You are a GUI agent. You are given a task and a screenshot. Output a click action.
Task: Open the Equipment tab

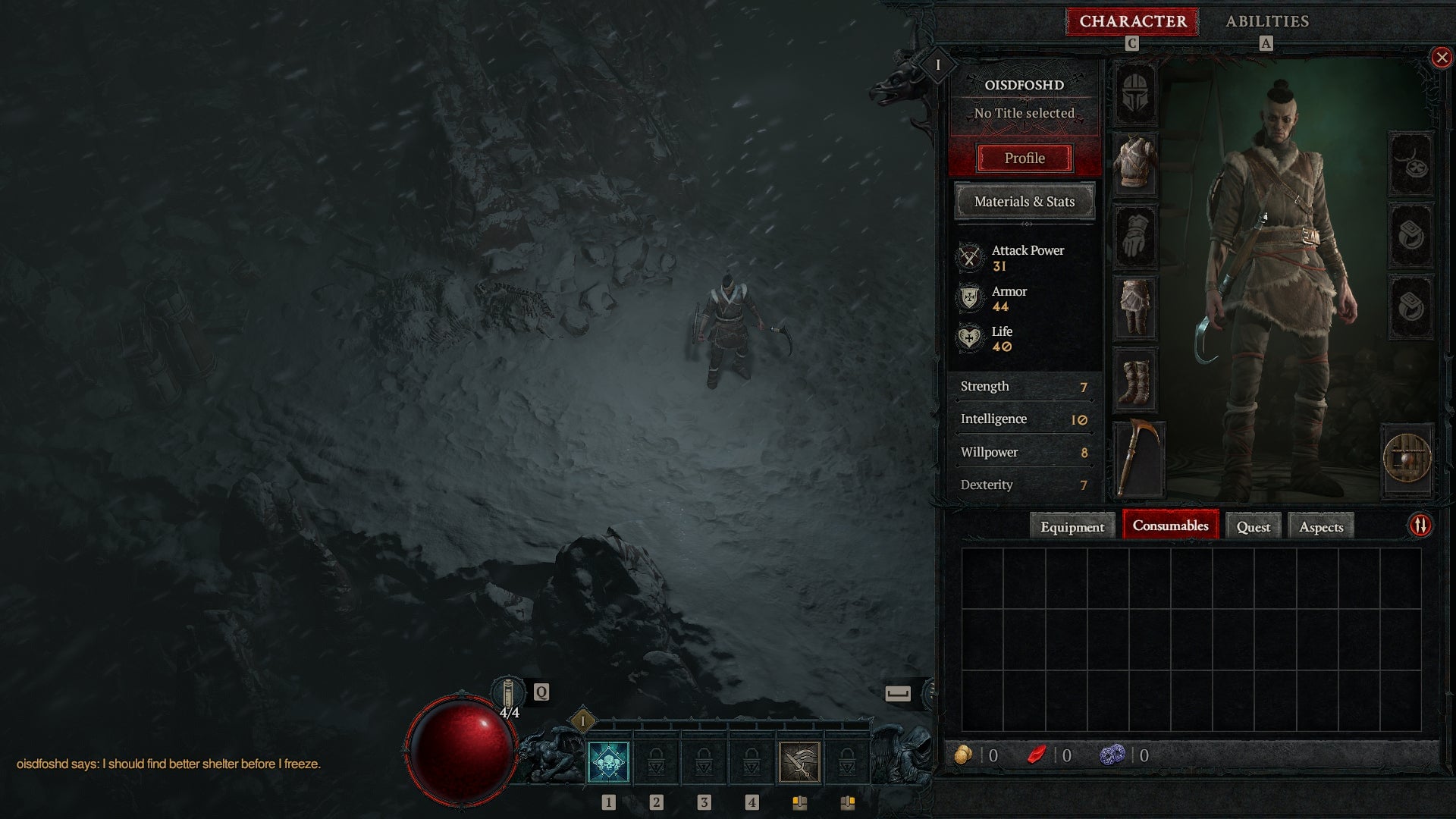1072,526
